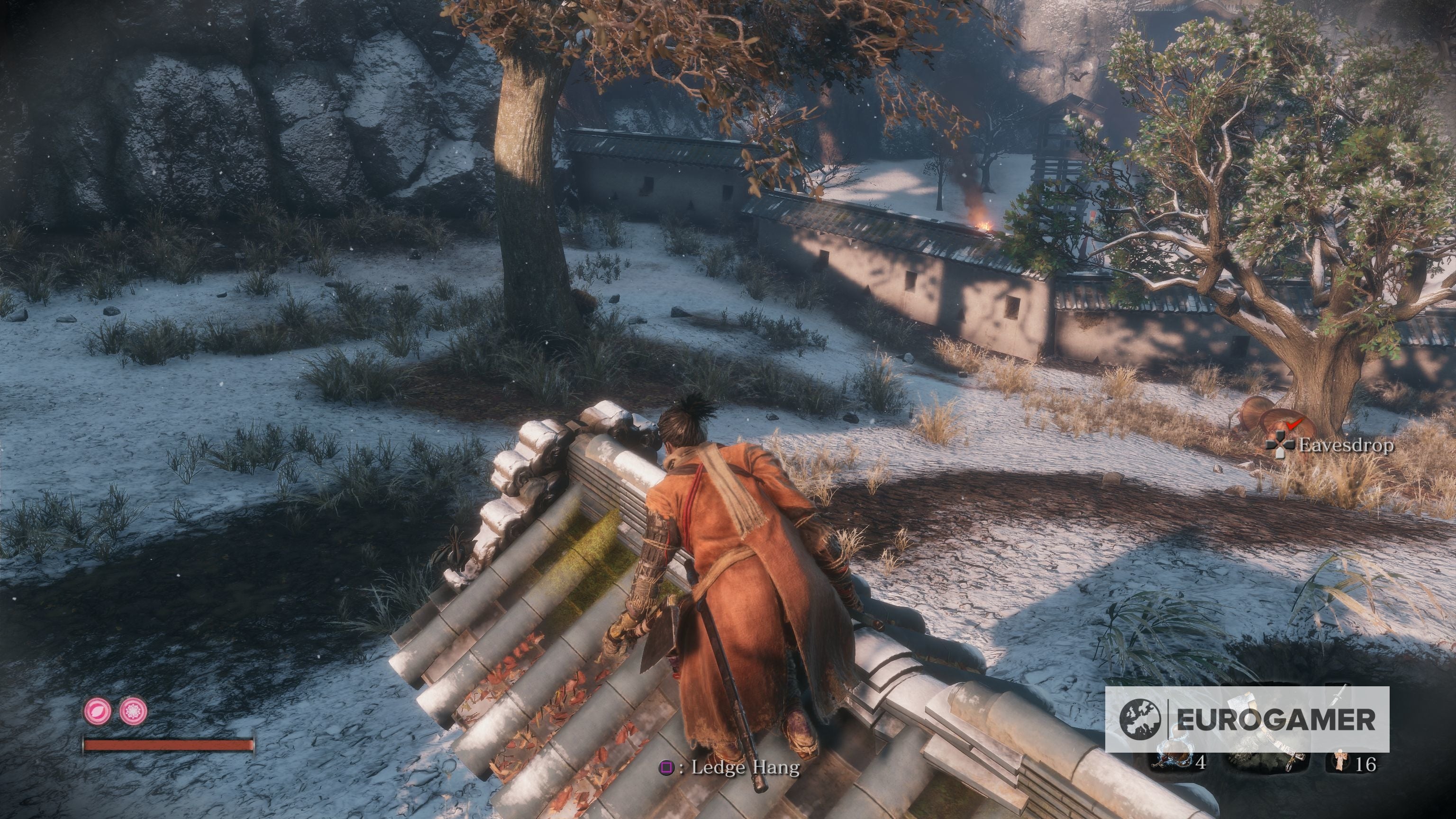Click the second resurrection charge orb

133,710
